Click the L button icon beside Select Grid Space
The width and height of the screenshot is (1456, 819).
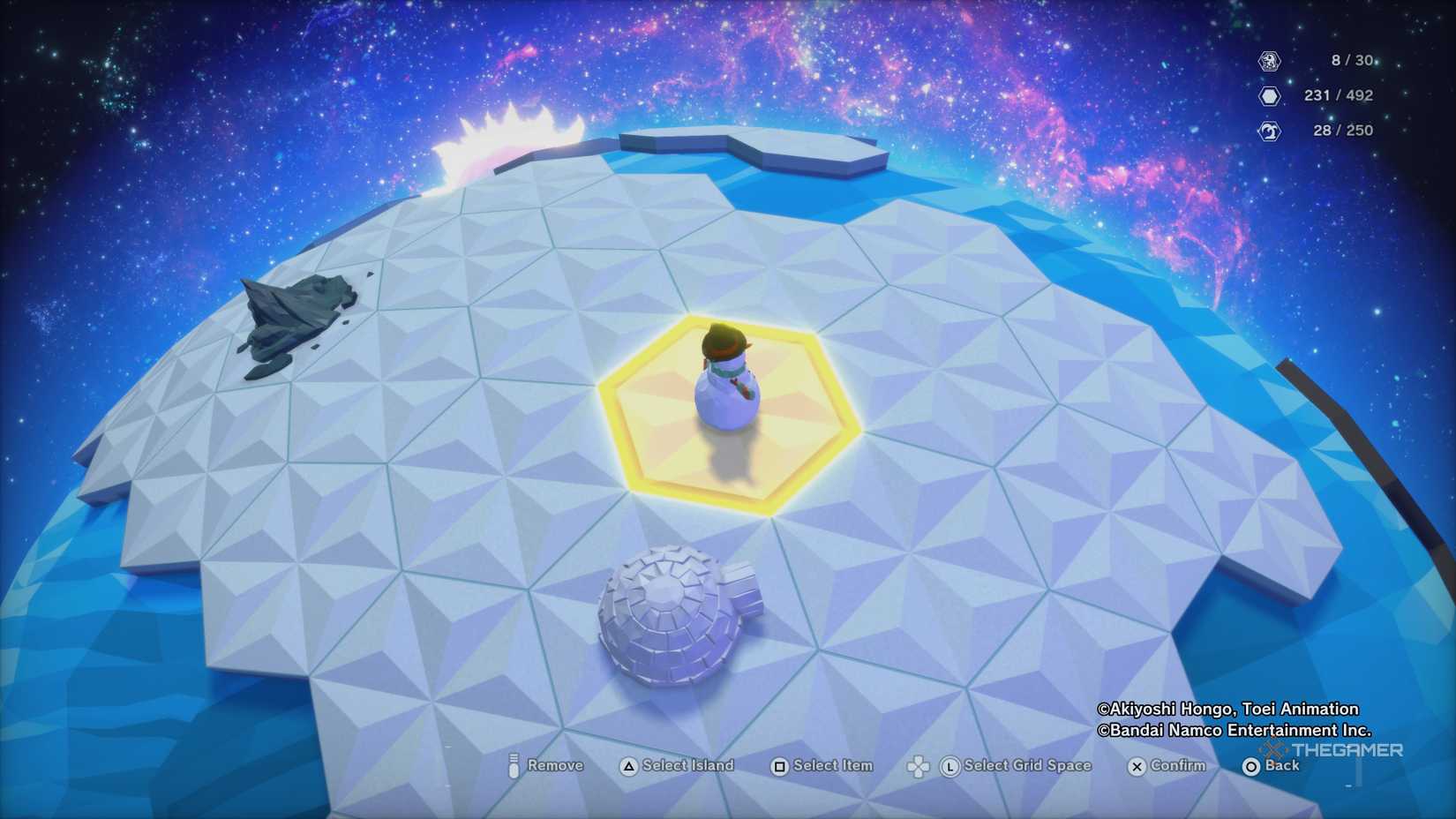click(x=952, y=766)
